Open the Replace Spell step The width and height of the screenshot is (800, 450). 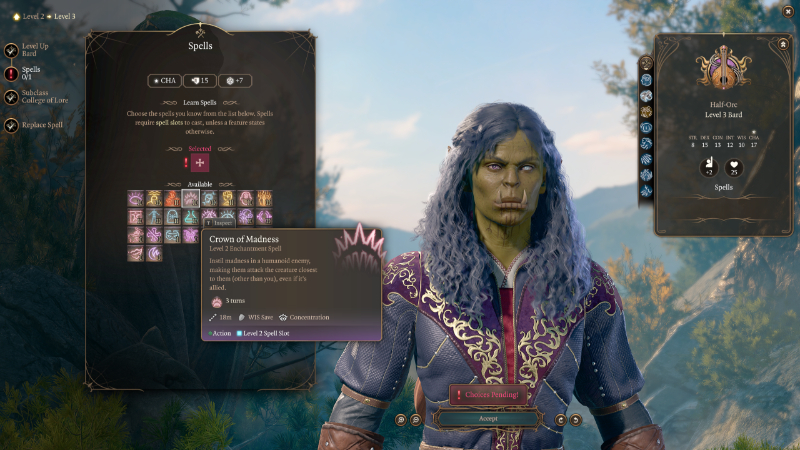point(10,125)
